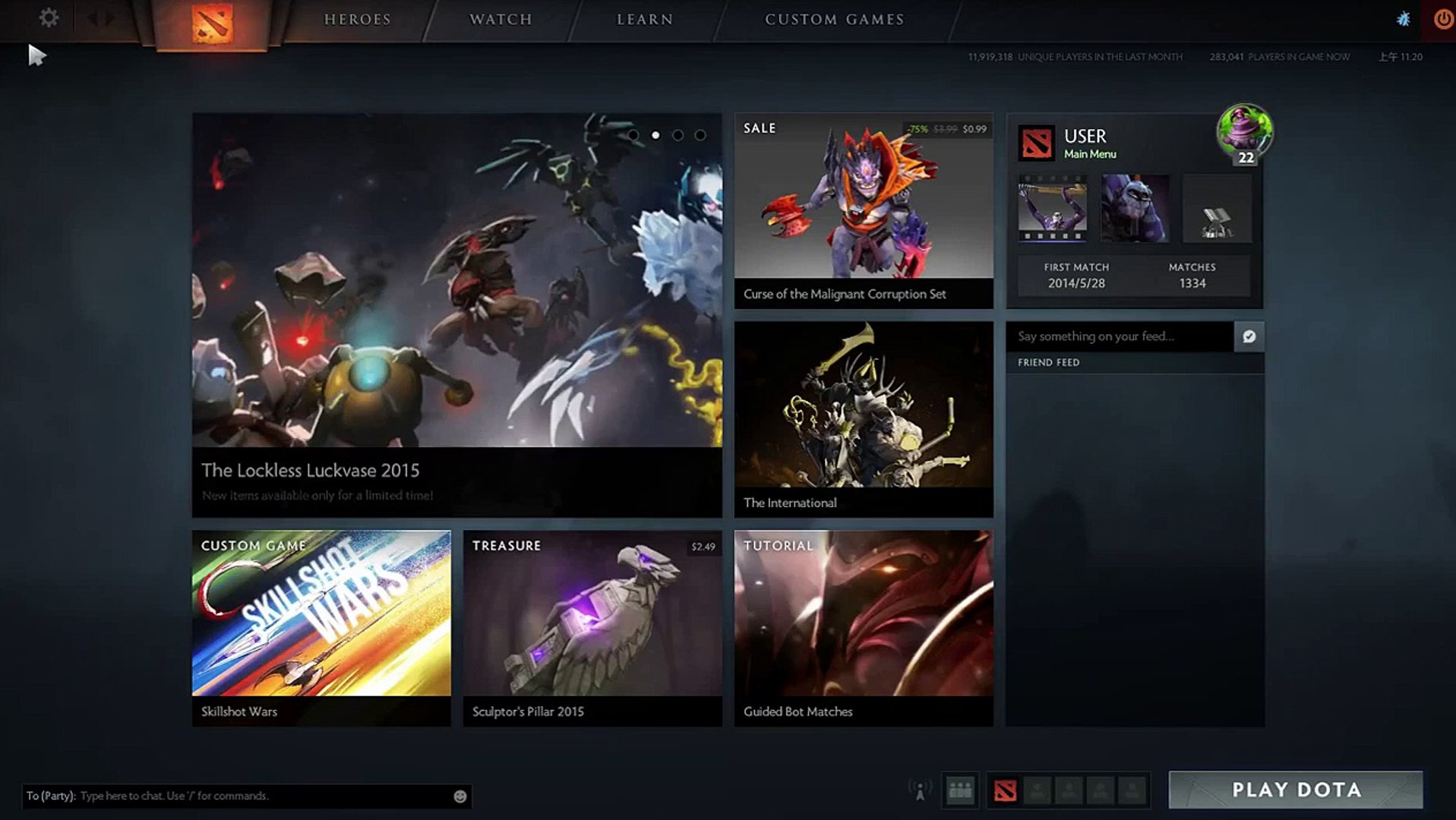Click the USER profile name
The height and width of the screenshot is (820, 1456).
coord(1085,137)
